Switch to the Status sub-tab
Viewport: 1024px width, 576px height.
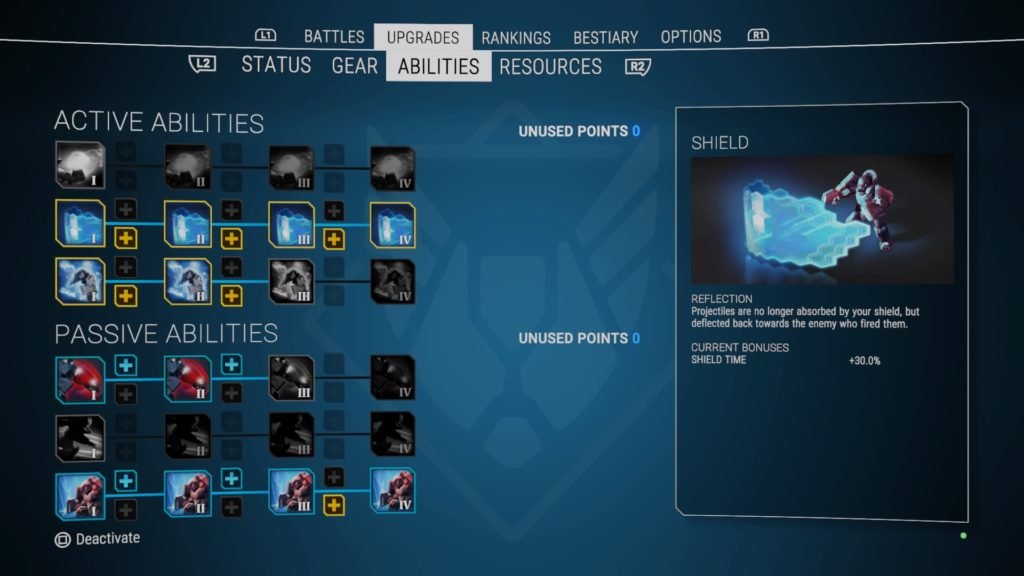276,66
